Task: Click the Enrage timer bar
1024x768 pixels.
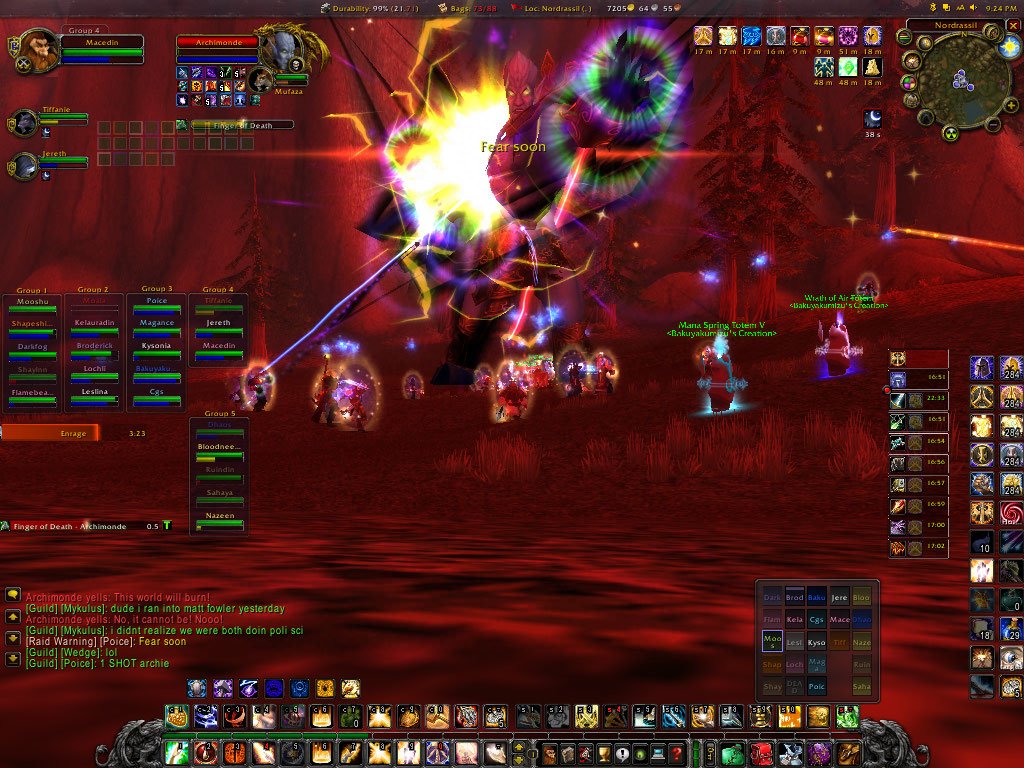Action: [50, 433]
